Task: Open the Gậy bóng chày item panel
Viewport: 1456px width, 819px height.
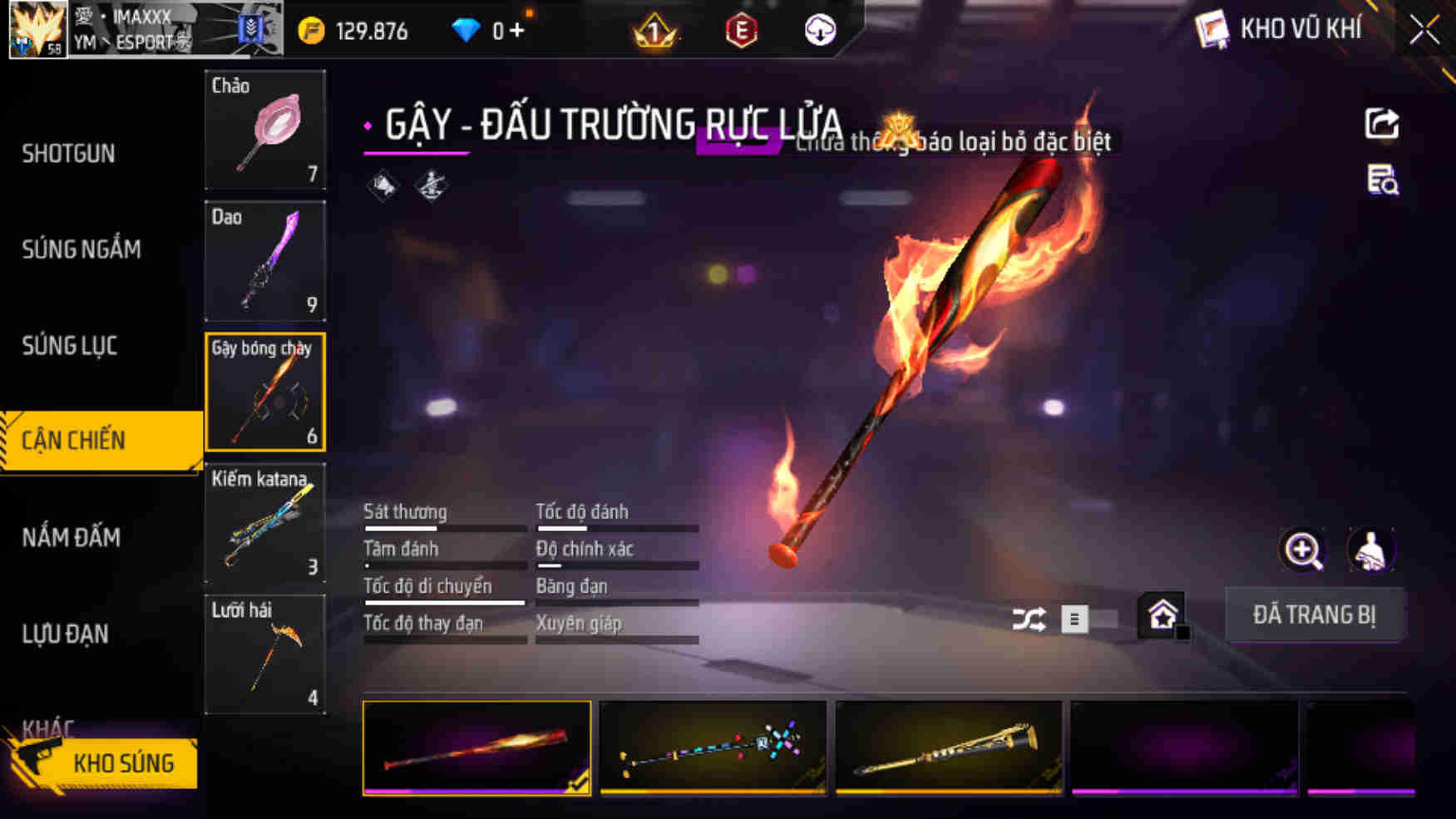Action: coord(264,392)
